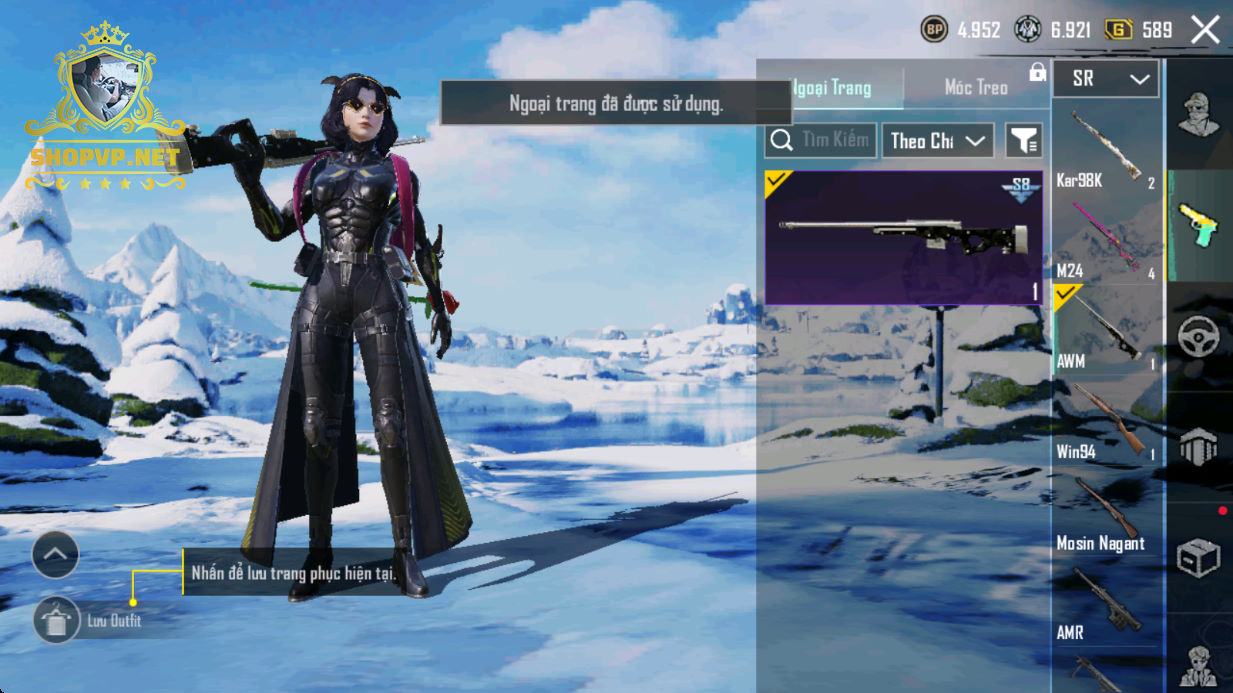The height and width of the screenshot is (693, 1233).
Task: Select the pistol weapon skins category
Action: point(1198,226)
